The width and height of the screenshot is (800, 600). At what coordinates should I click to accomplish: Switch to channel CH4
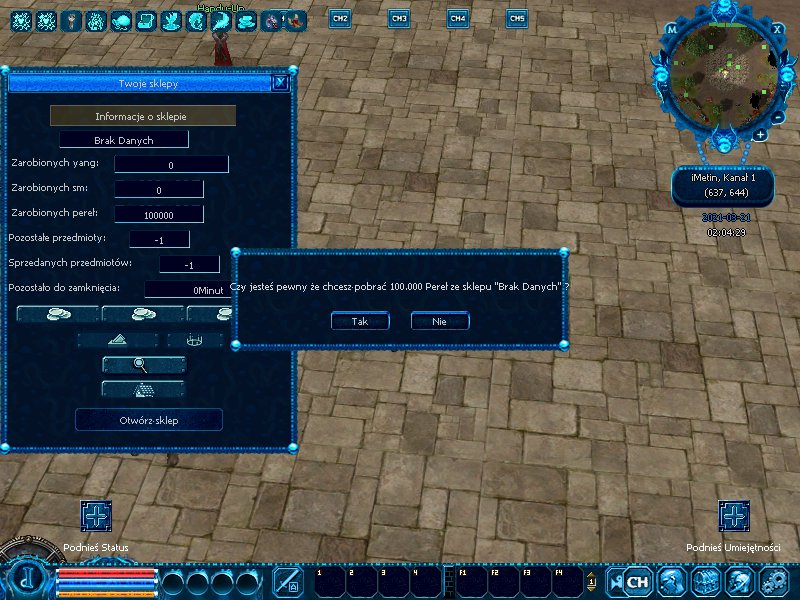coord(457,18)
